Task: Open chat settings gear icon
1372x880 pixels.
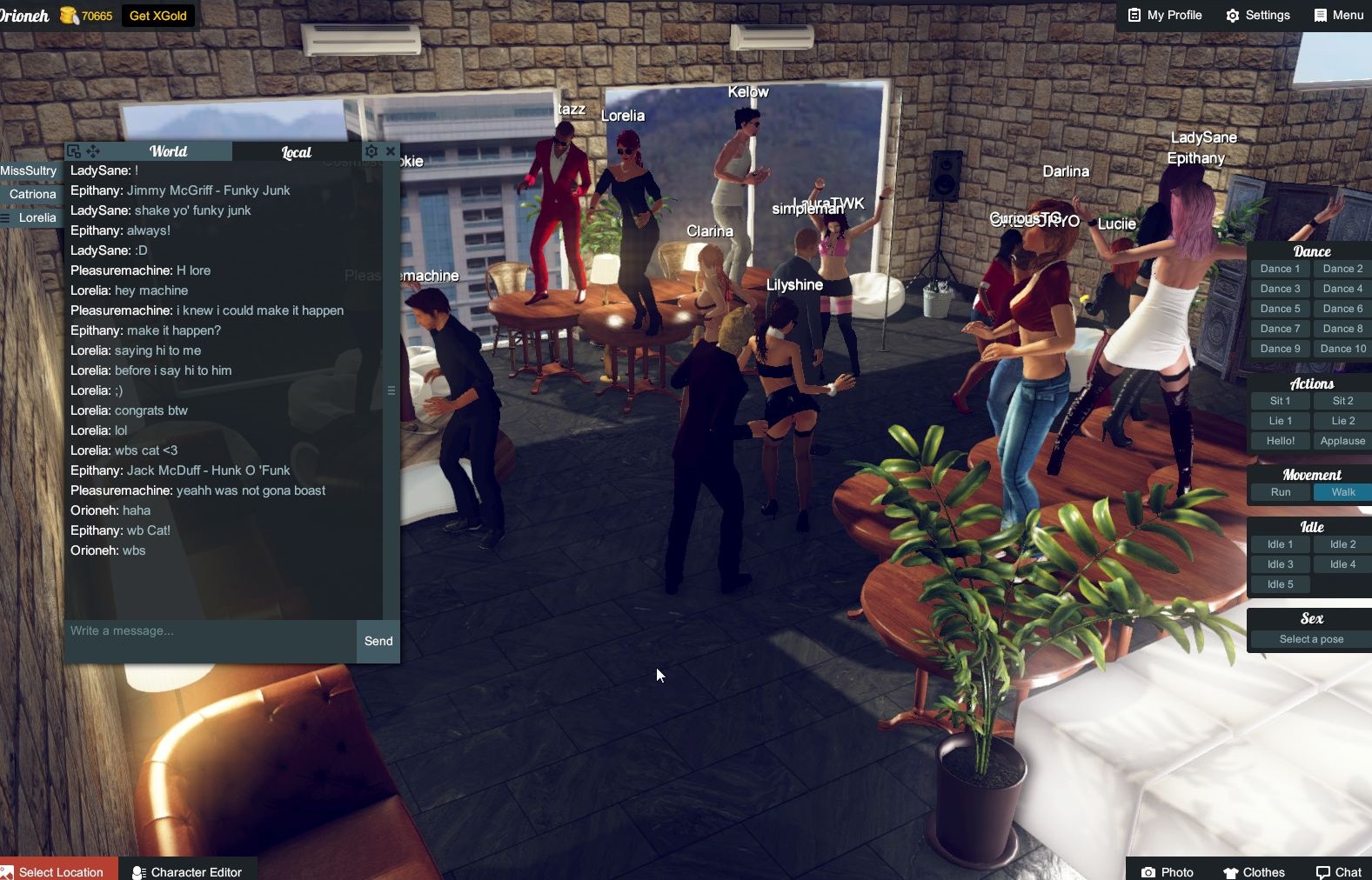Action: click(371, 151)
